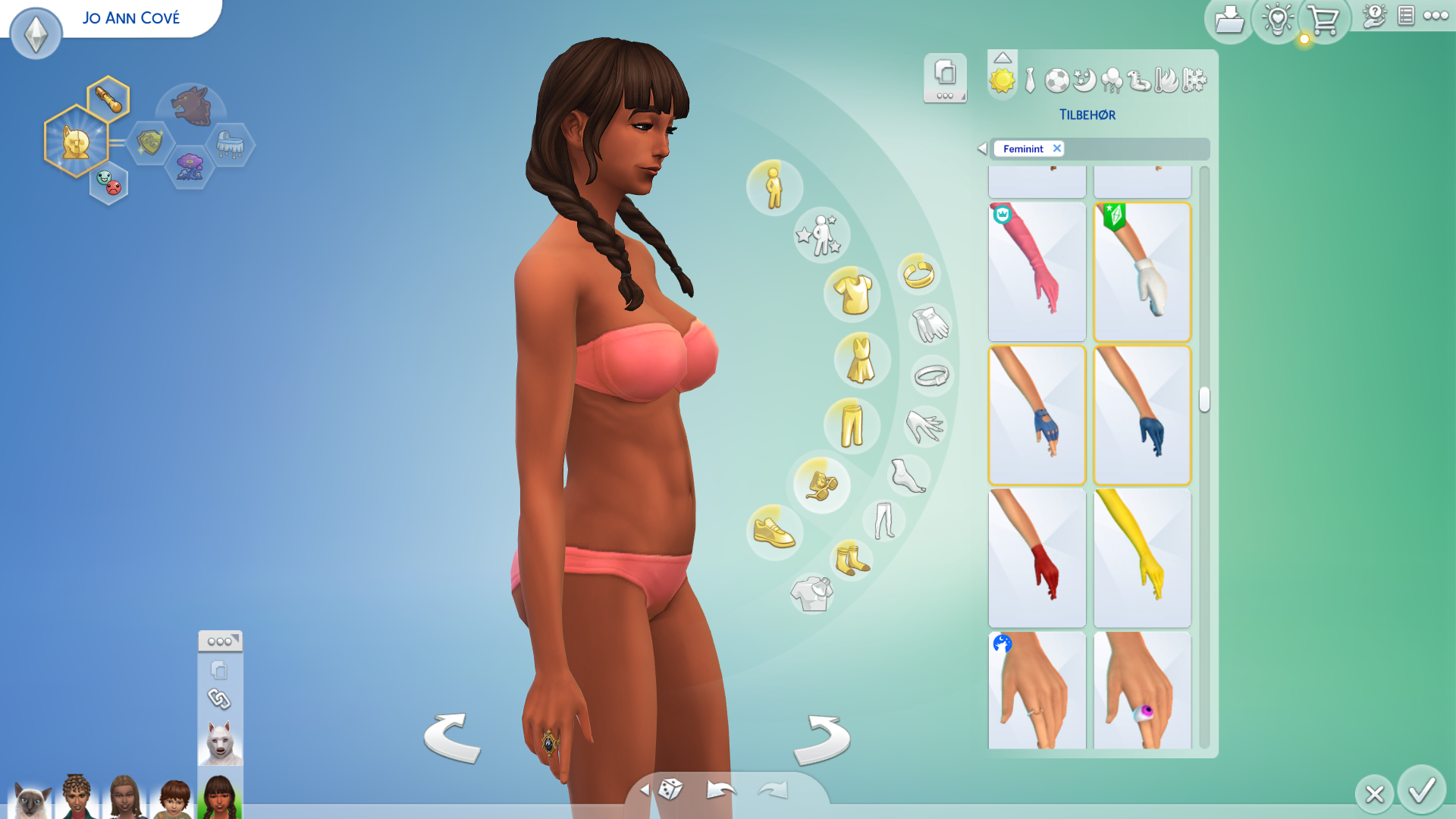1456x819 pixels.
Task: Open the shoes category
Action: point(773,531)
